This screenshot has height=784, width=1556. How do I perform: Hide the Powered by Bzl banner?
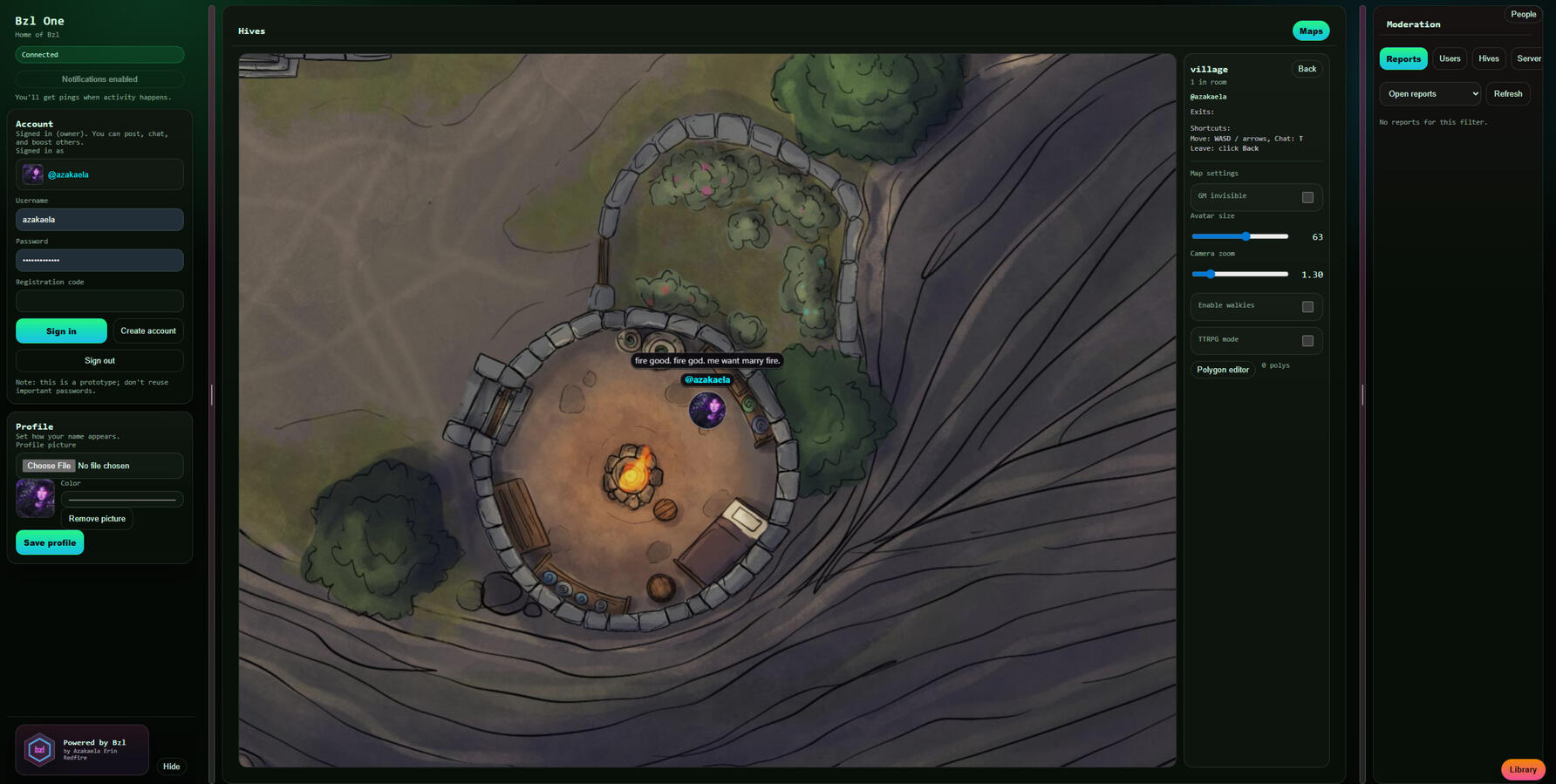[x=171, y=767]
